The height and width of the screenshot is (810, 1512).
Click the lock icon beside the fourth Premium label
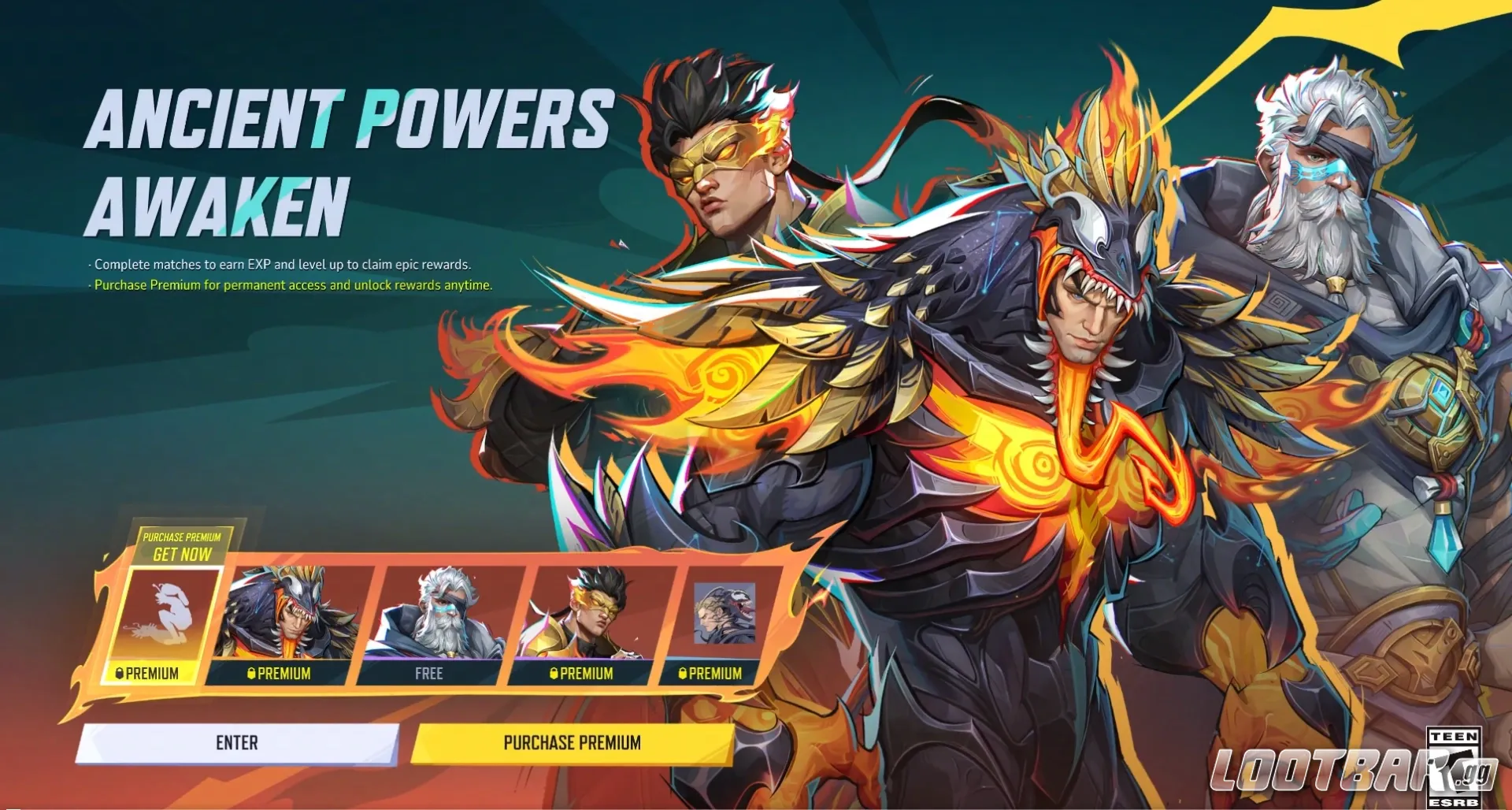click(x=554, y=674)
